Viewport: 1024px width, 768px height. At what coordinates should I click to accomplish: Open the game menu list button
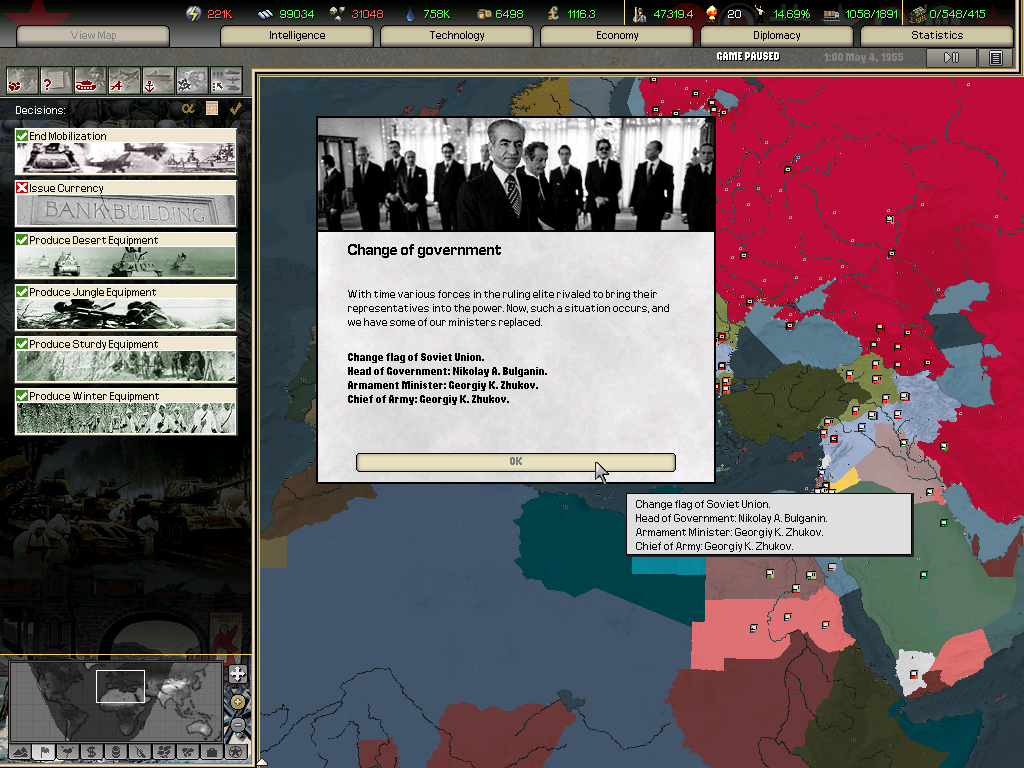995,58
